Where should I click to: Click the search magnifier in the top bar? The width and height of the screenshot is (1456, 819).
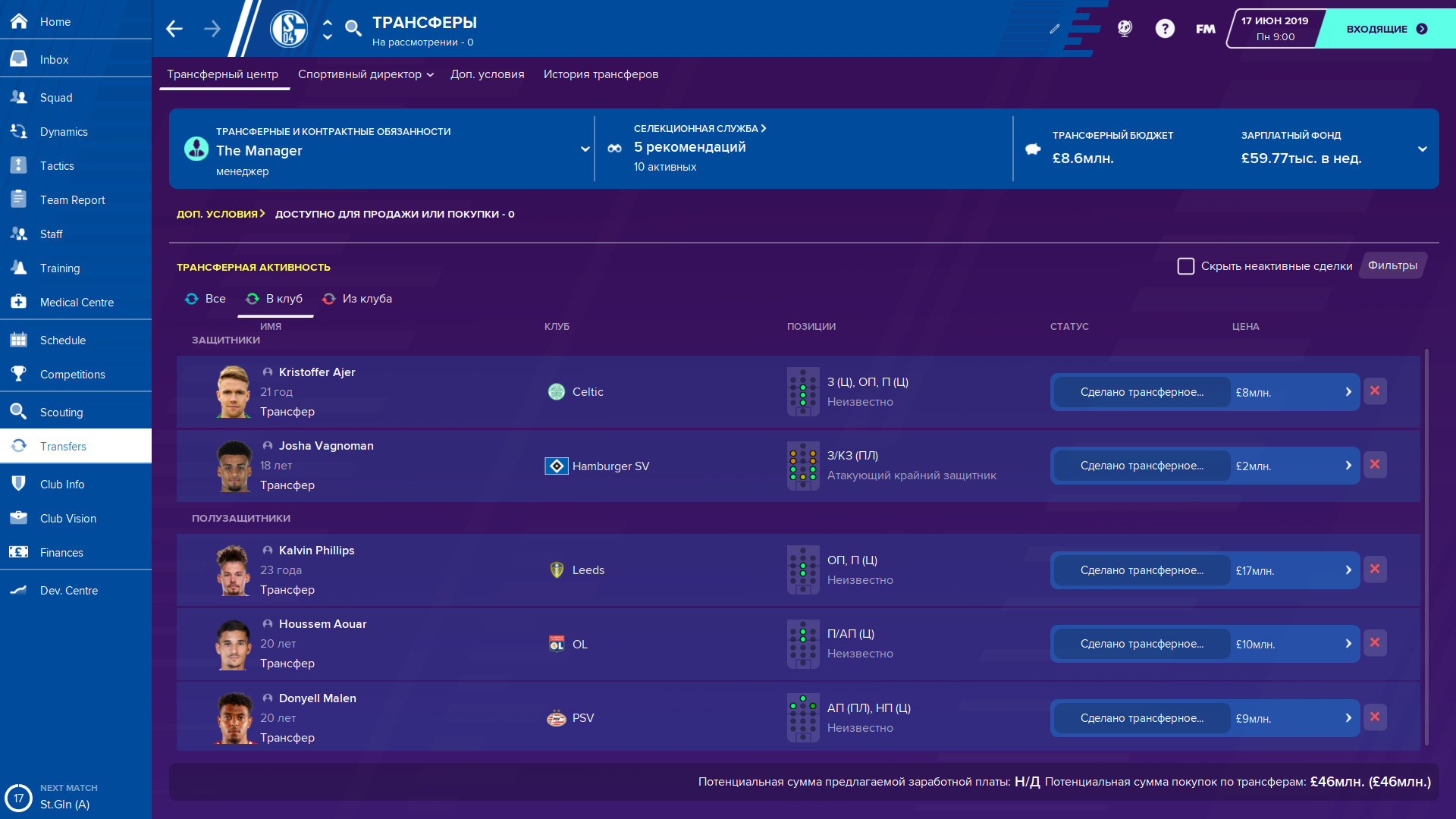click(352, 28)
